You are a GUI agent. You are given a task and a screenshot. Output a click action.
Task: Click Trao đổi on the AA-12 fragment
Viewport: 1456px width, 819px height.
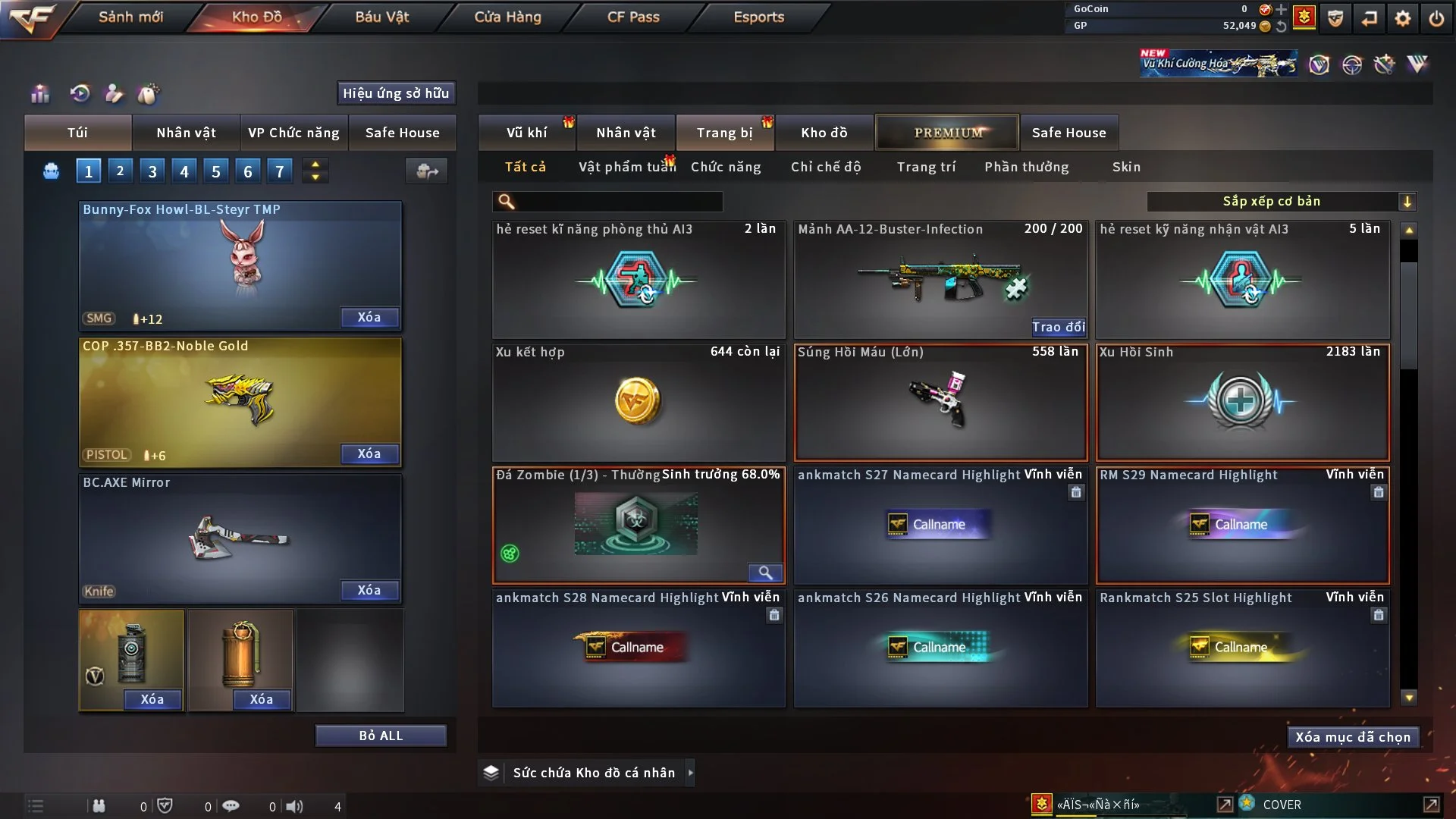(1058, 327)
